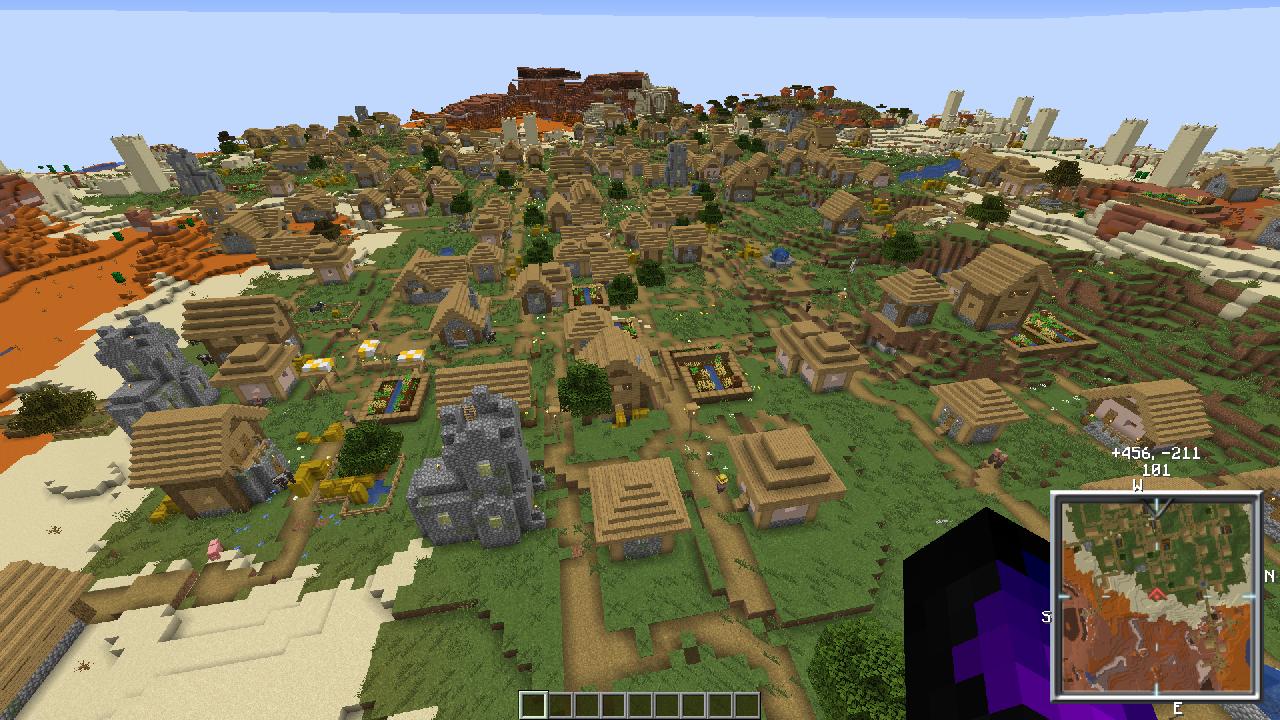
Task: Select the highlighted first hotbar slot
Action: point(532,703)
